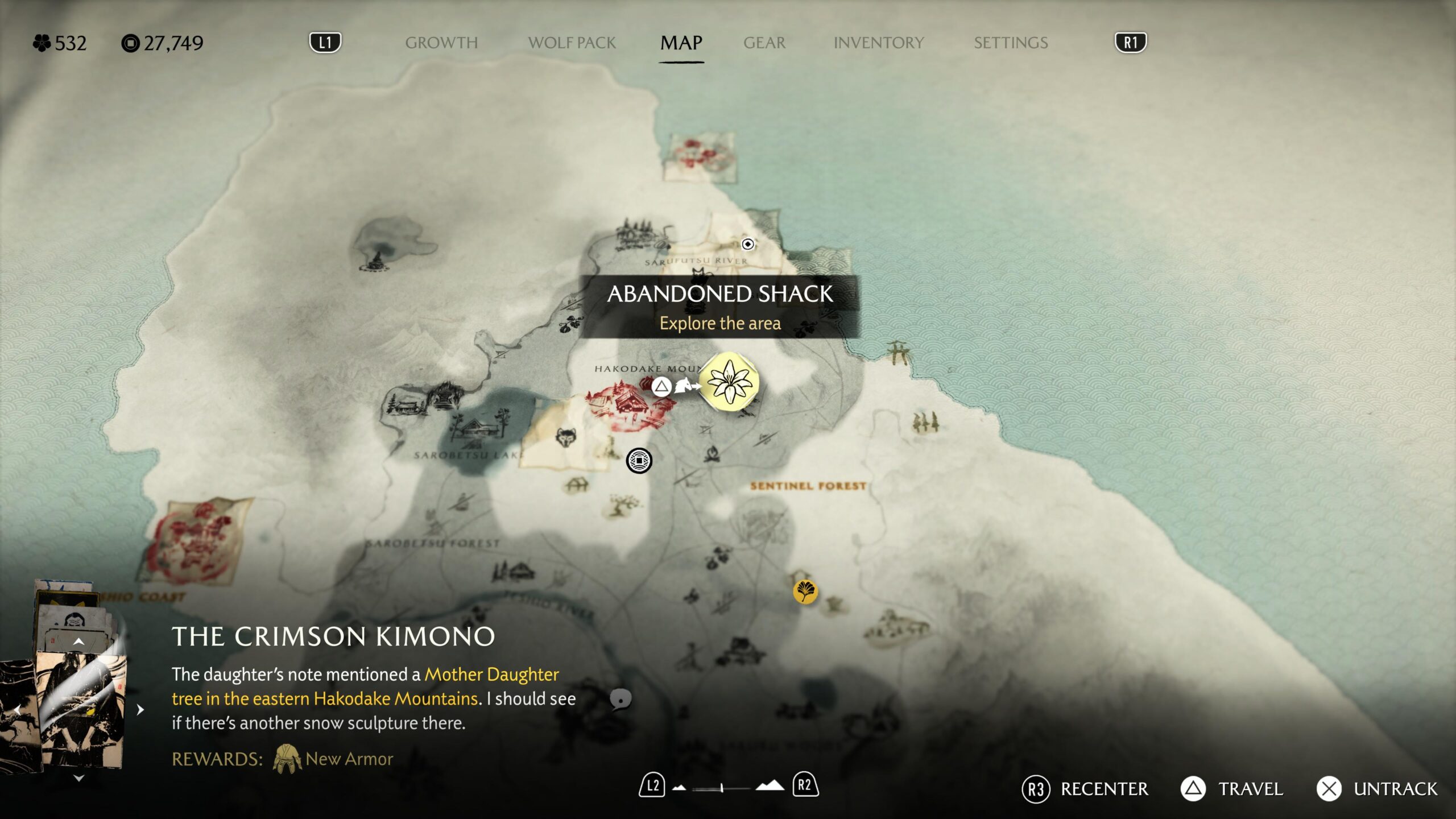1456x819 pixels.
Task: Click the torii gate shrine marker
Action: (x=899, y=352)
